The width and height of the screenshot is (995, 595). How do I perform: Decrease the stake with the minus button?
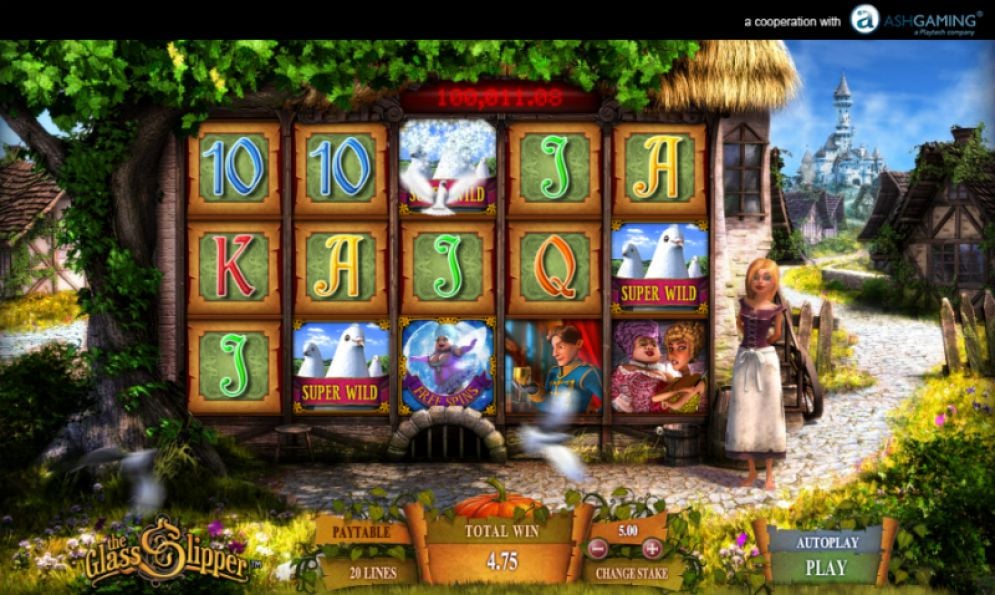coord(597,548)
